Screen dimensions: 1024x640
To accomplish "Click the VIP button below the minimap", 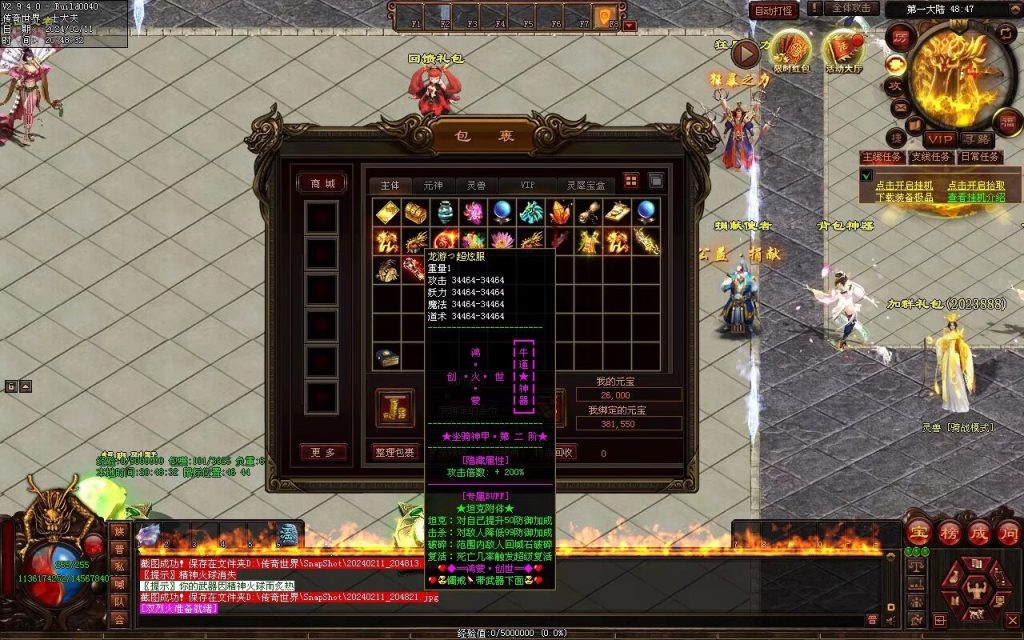I will tap(940, 139).
